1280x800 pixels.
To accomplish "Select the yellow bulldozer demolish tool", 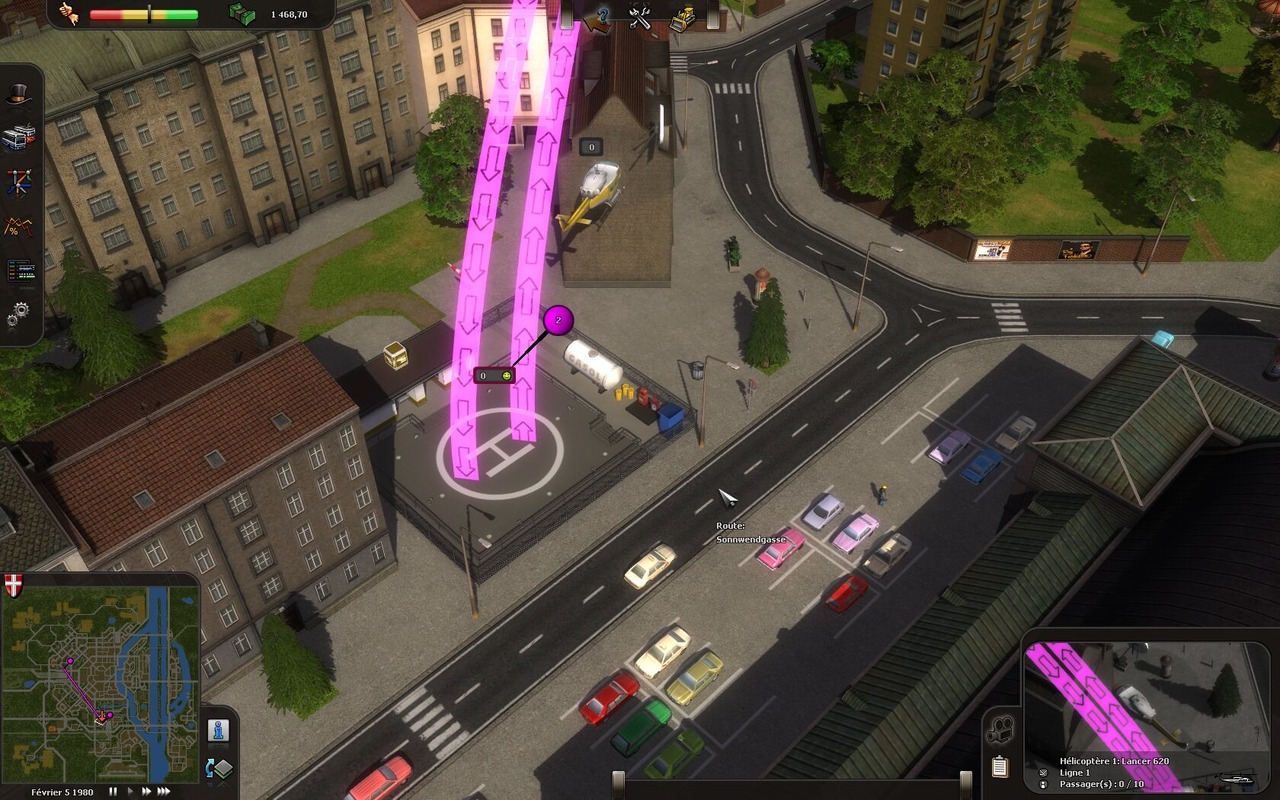I will click(683, 17).
